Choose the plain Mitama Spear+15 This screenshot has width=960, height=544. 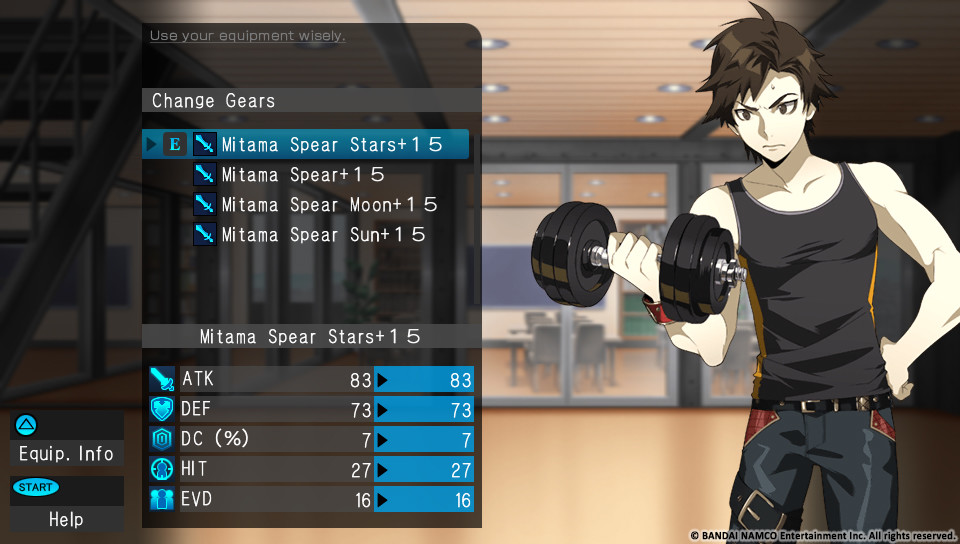(x=302, y=175)
